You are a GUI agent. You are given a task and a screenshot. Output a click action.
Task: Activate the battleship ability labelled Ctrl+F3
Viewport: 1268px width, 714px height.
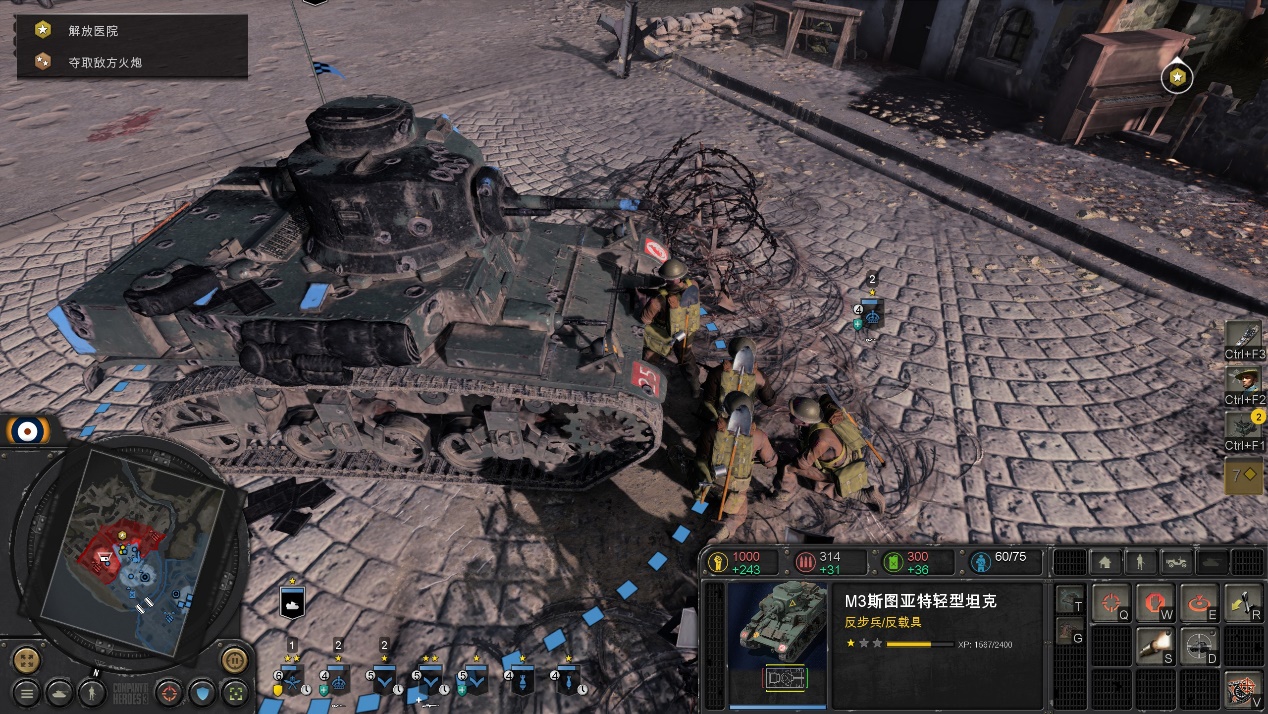point(1245,335)
